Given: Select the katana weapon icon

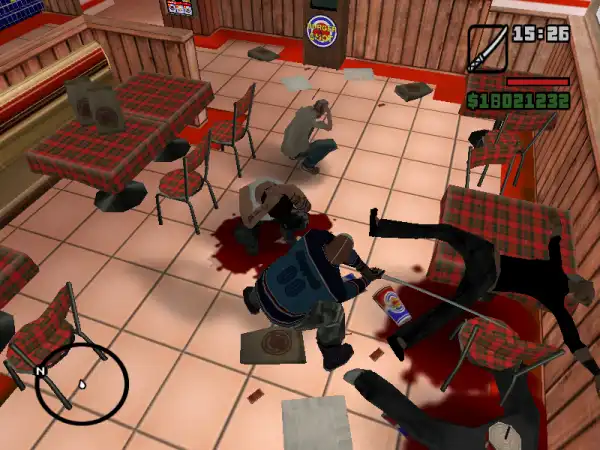Looking at the screenshot, I should [487, 47].
